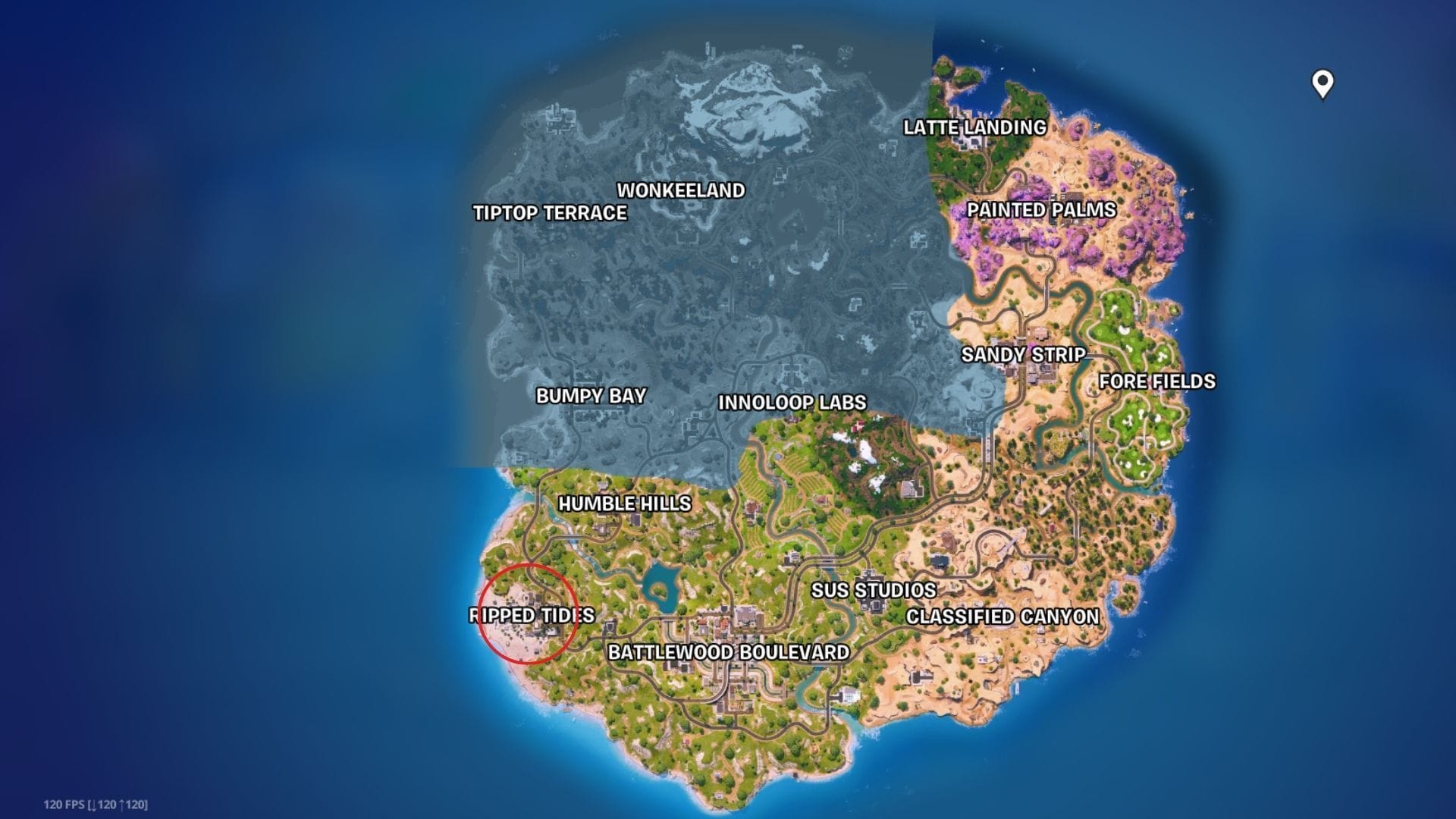Click the map marker pin icon top right
The height and width of the screenshot is (819, 1456).
click(1321, 86)
